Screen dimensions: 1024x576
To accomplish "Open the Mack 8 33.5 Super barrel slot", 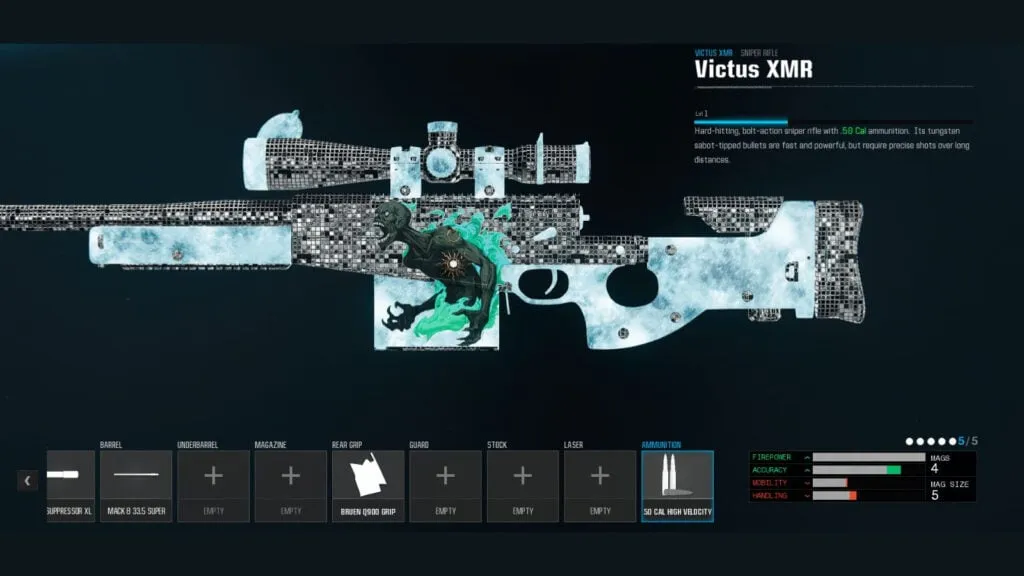I will tap(136, 486).
